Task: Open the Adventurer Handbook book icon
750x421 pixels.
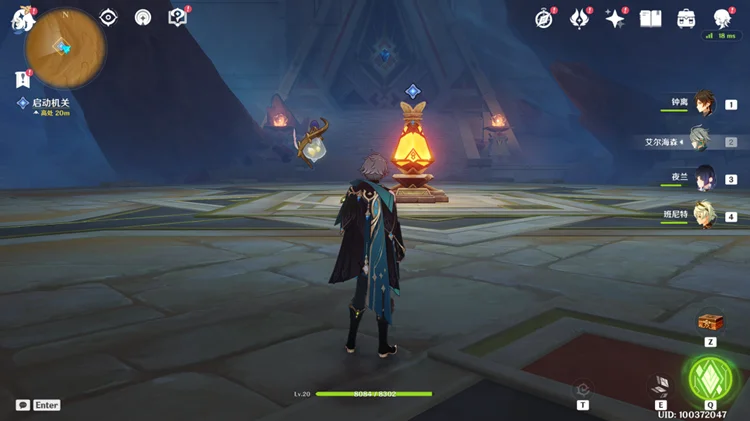Action: [650, 18]
